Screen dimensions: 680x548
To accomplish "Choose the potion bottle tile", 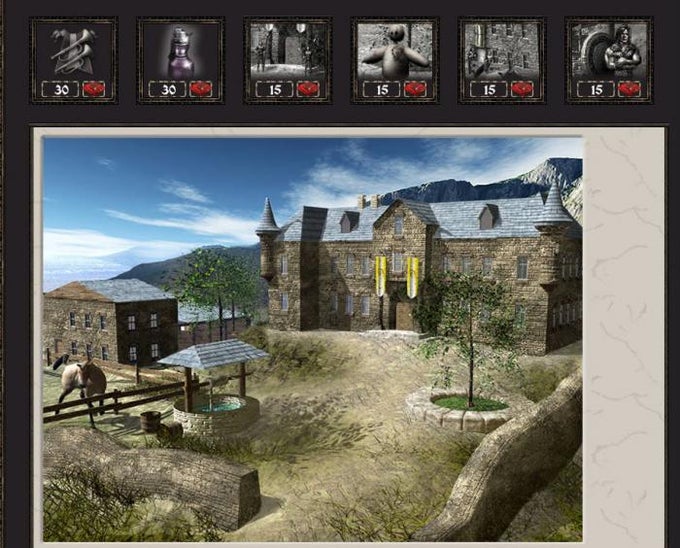I will [180, 59].
